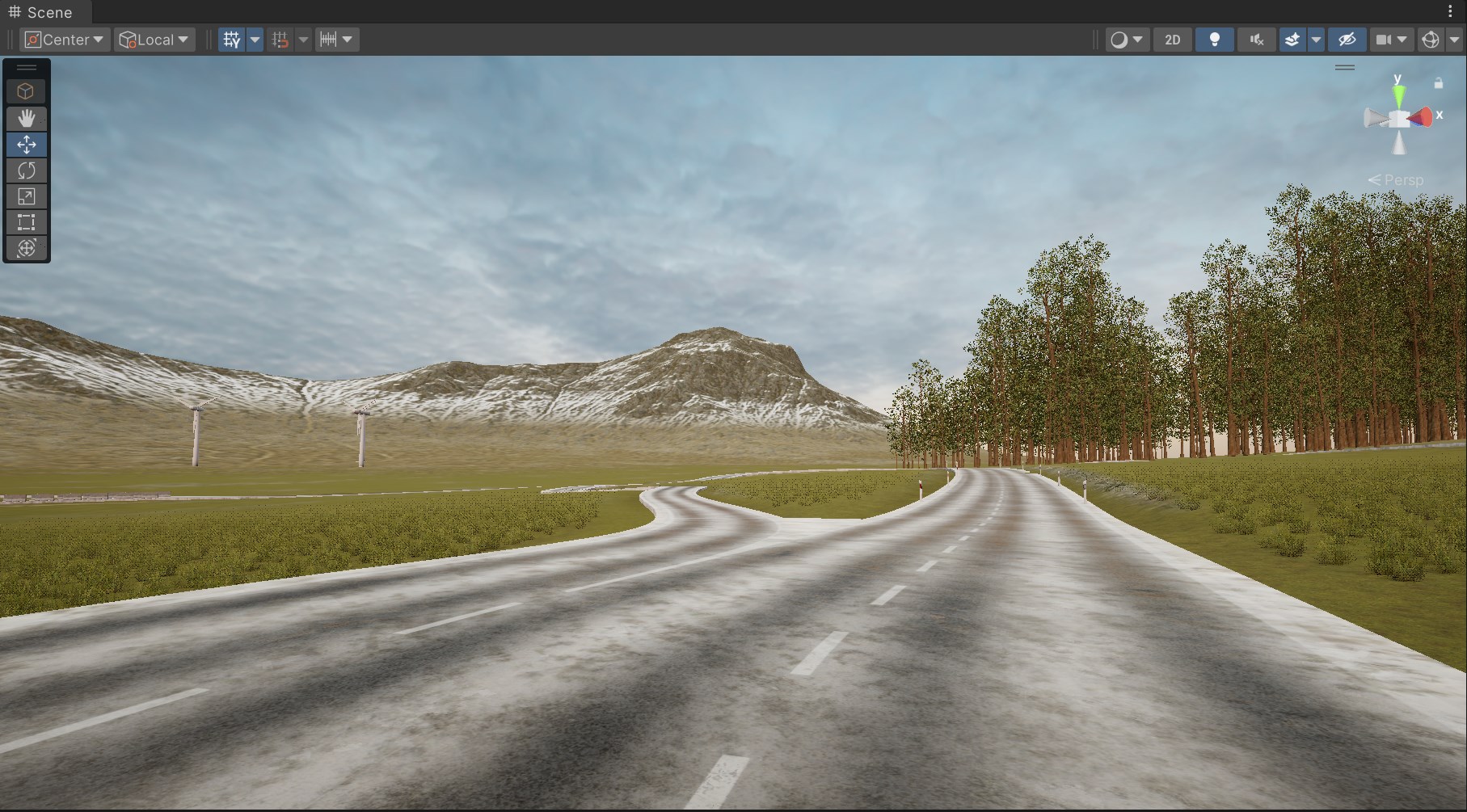Open the Center pivot mode dropdown

63,39
